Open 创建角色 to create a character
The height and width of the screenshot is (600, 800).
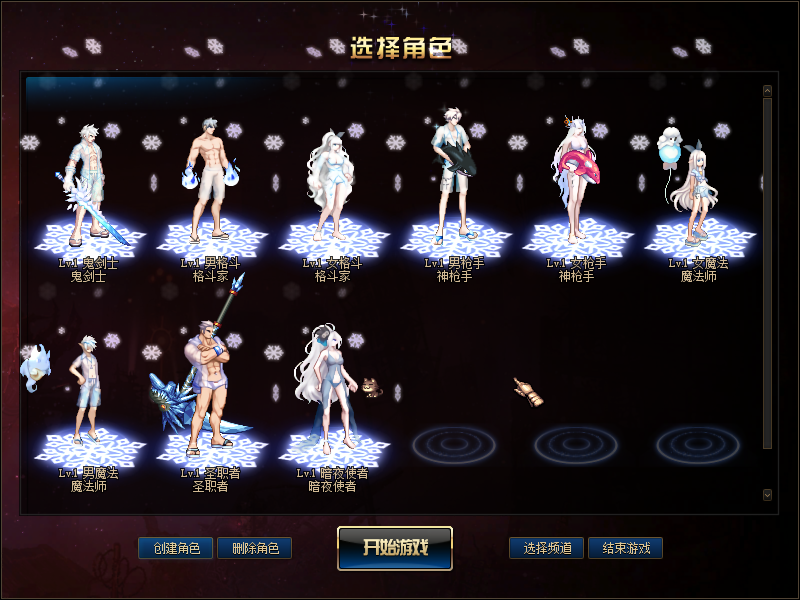point(176,548)
